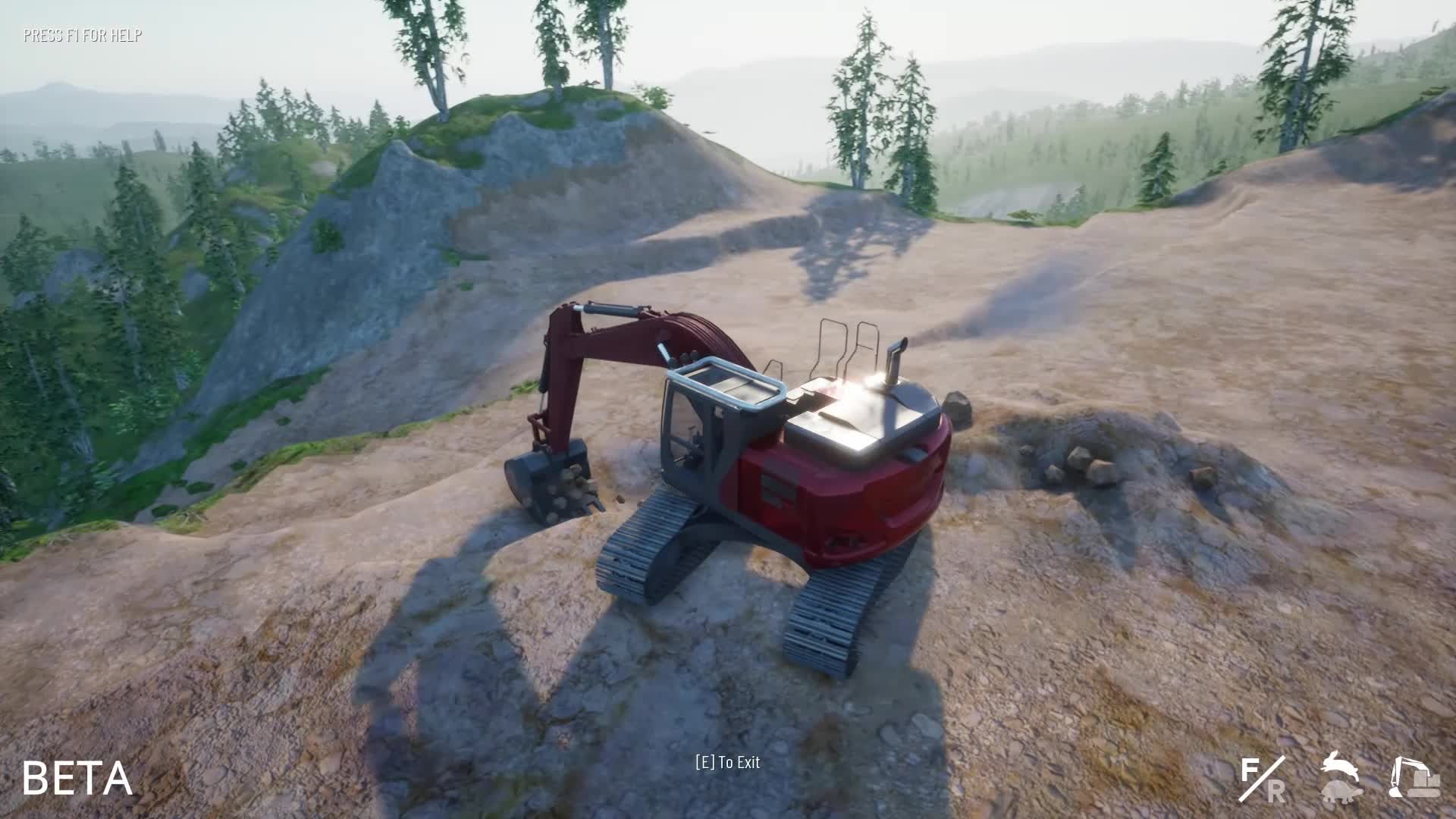The height and width of the screenshot is (819, 1456).
Task: Click the PRESS F1 FOR HELP text
Action: click(x=82, y=33)
